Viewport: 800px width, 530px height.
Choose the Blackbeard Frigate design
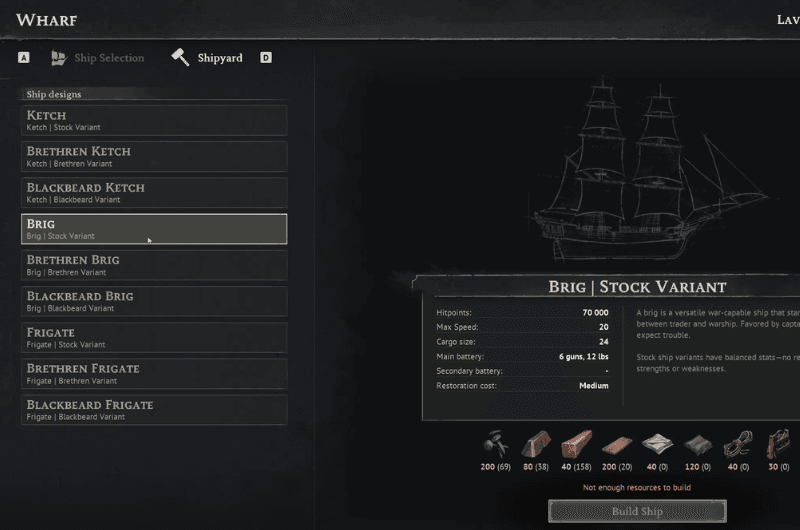click(x=154, y=409)
